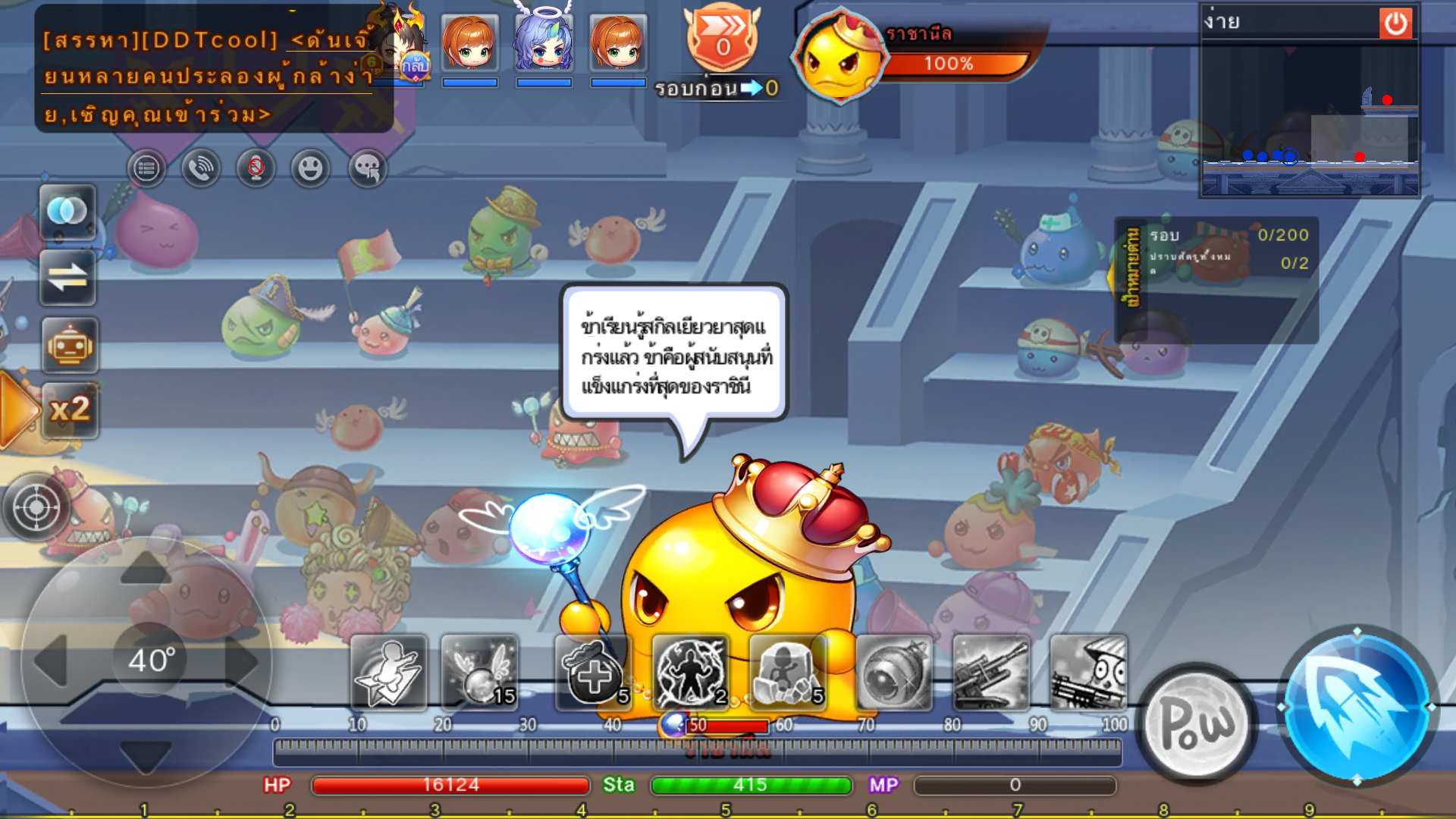Increase angle with the up arrow
The width and height of the screenshot is (1456, 819).
tap(146, 569)
